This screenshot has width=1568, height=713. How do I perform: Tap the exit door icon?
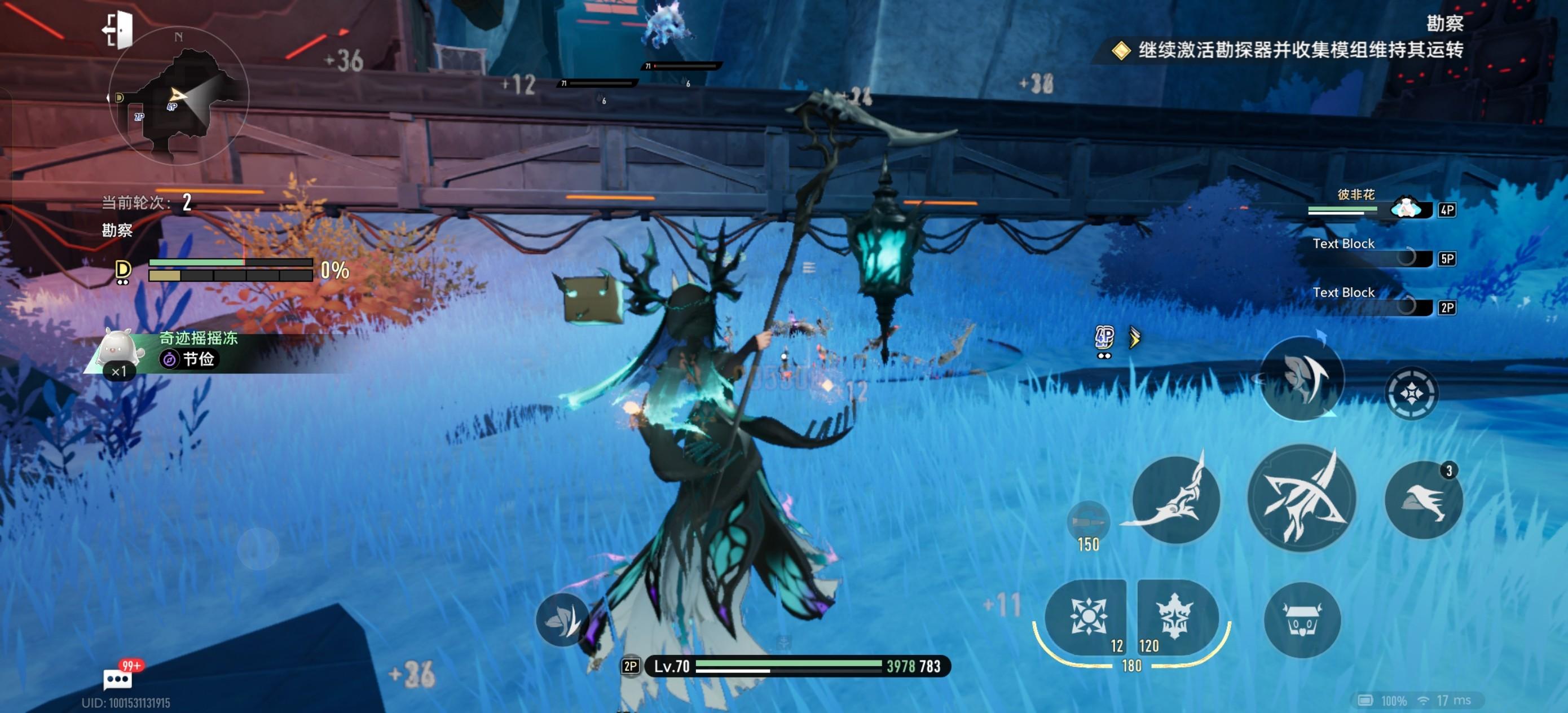coord(118,29)
